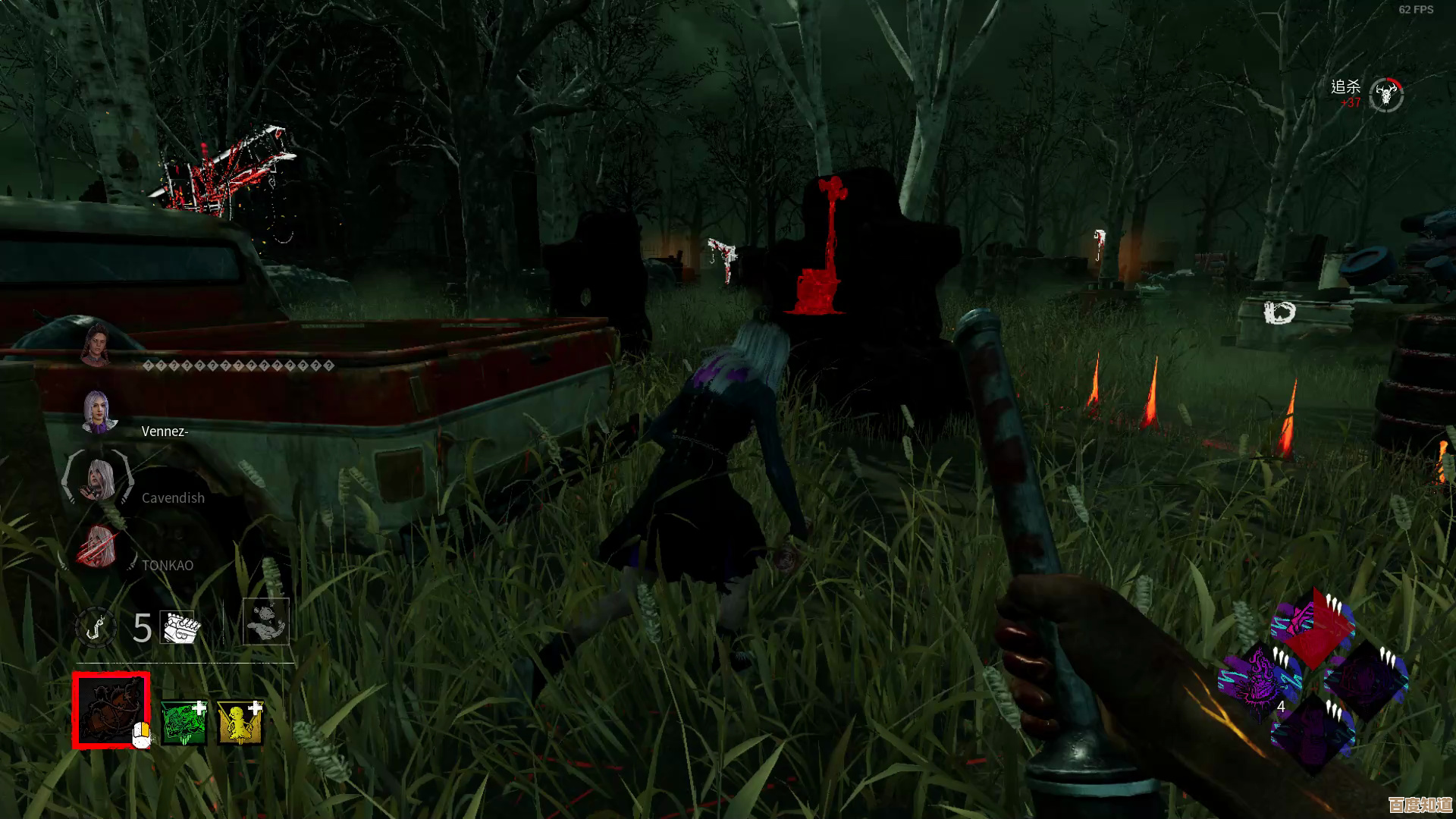The width and height of the screenshot is (1456, 819).
Task: Click the chase emblem skull icon
Action: tap(1386, 96)
